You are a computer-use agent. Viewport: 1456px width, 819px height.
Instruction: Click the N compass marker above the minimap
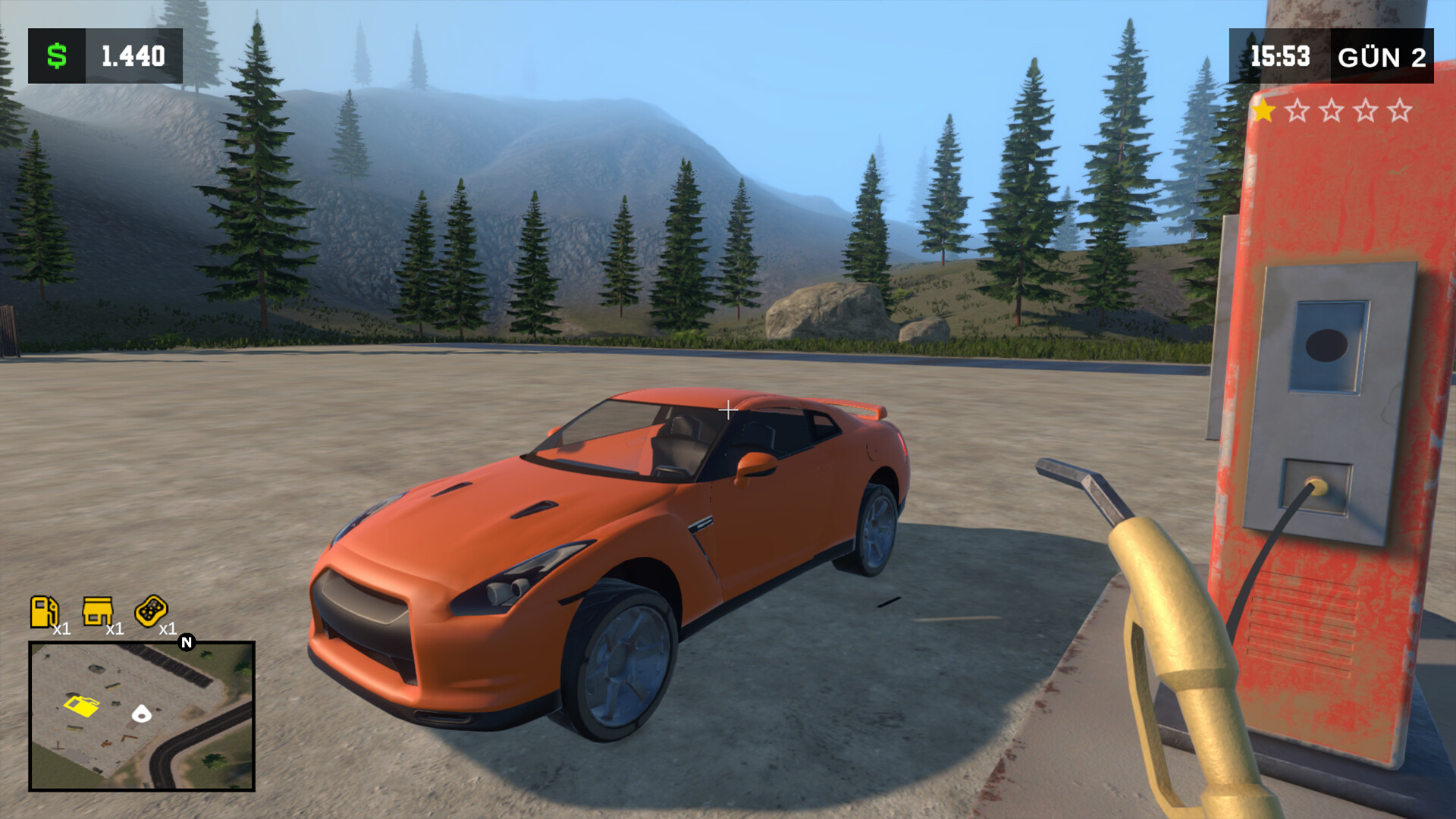186,642
